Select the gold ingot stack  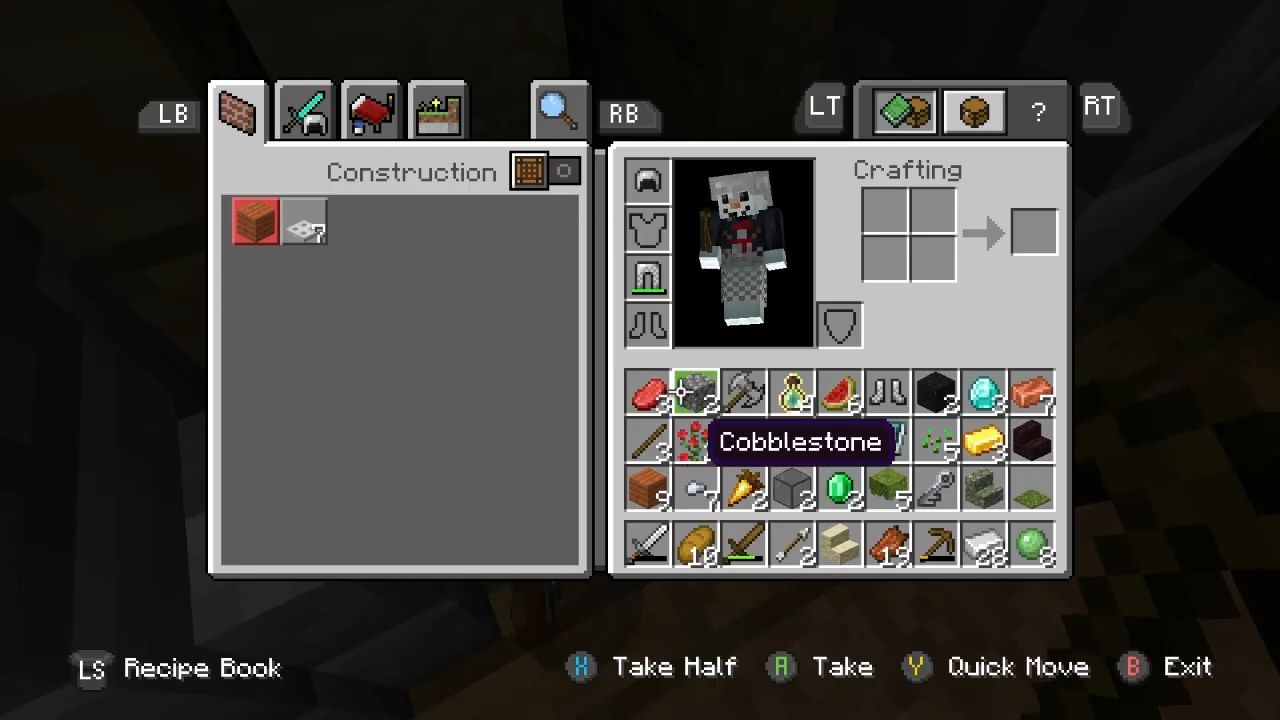click(984, 442)
